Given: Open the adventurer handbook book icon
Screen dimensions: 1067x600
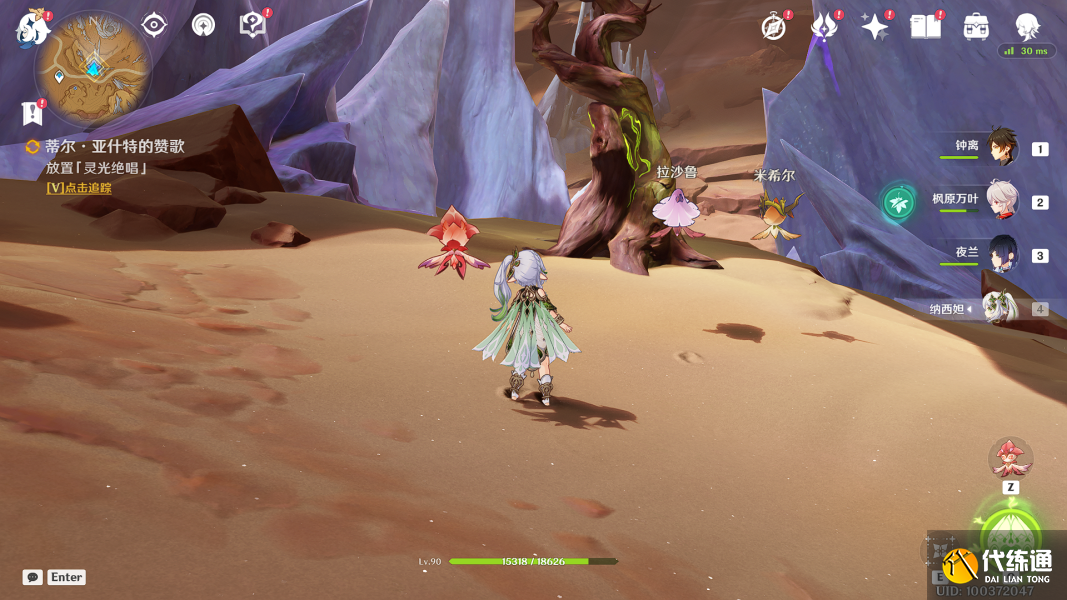Looking at the screenshot, I should click(925, 27).
